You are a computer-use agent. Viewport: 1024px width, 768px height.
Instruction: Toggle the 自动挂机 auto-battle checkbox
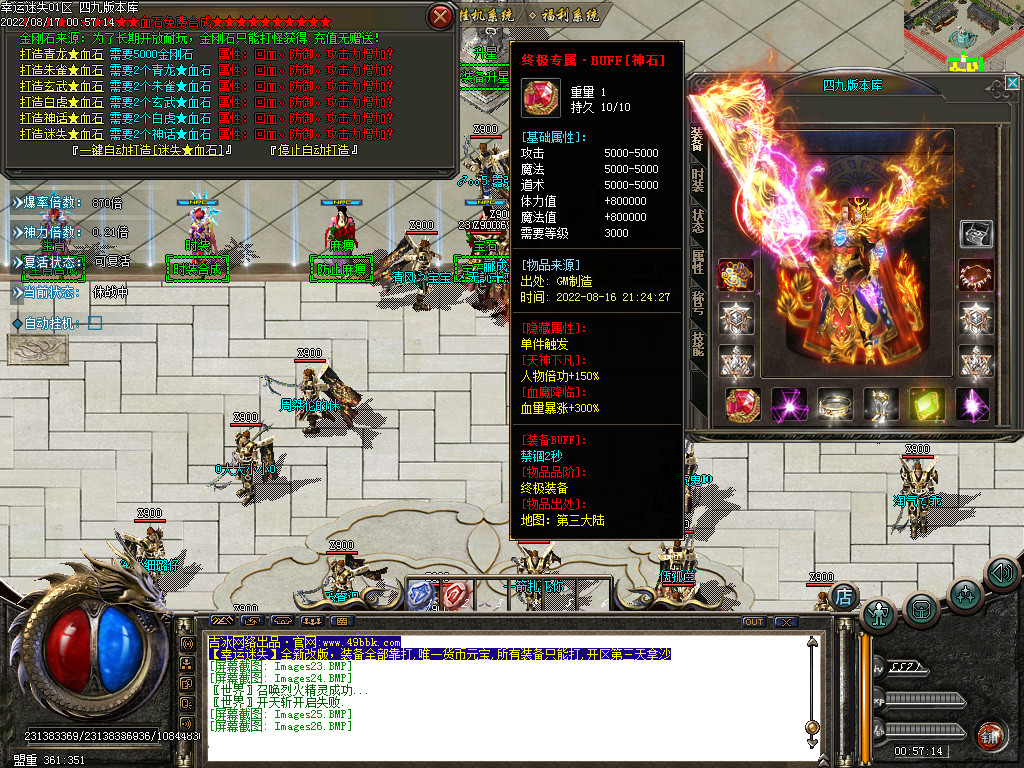coord(95,323)
